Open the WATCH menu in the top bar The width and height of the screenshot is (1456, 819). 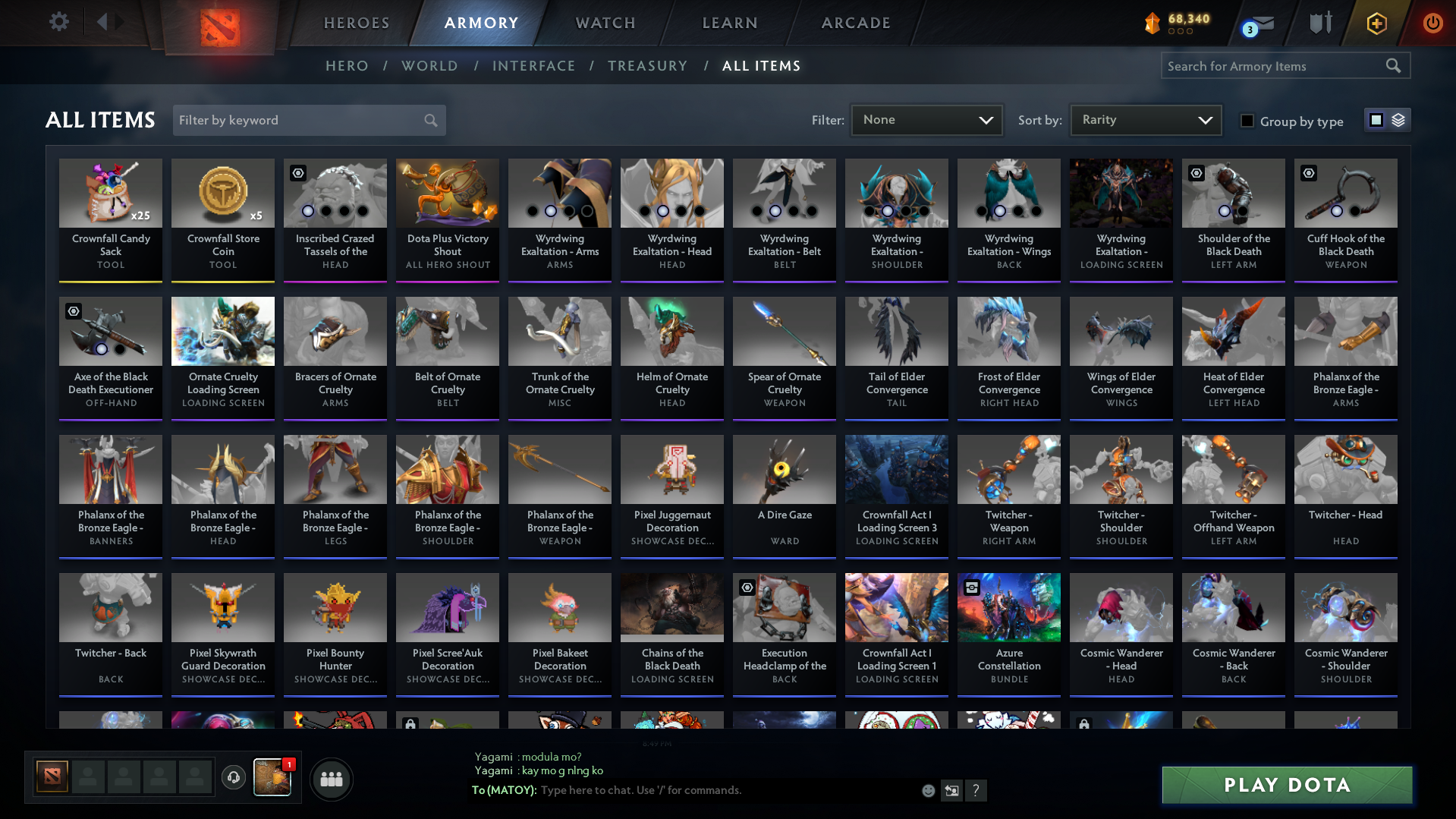pyautogui.click(x=605, y=23)
